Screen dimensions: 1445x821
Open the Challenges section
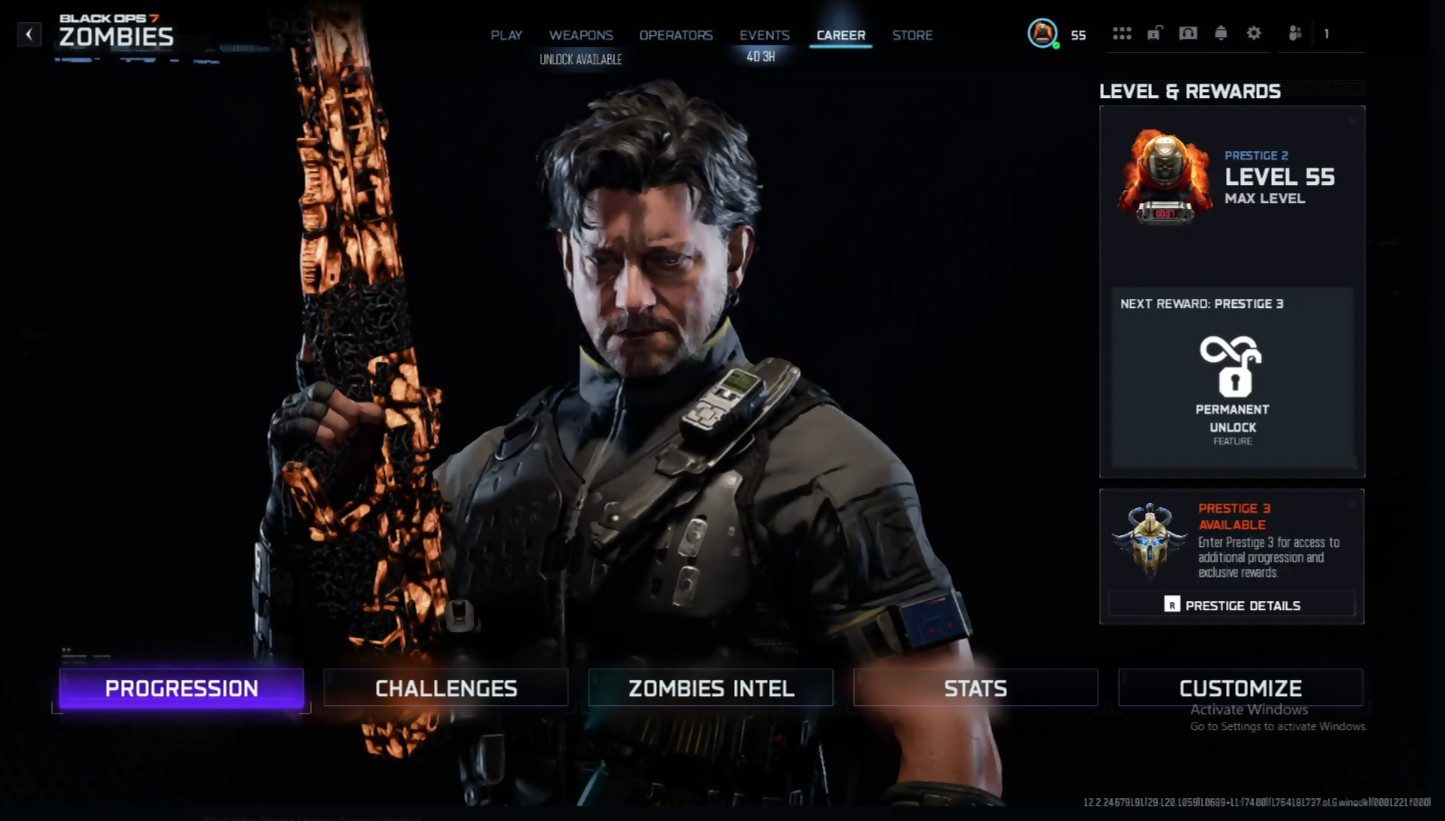pos(446,689)
